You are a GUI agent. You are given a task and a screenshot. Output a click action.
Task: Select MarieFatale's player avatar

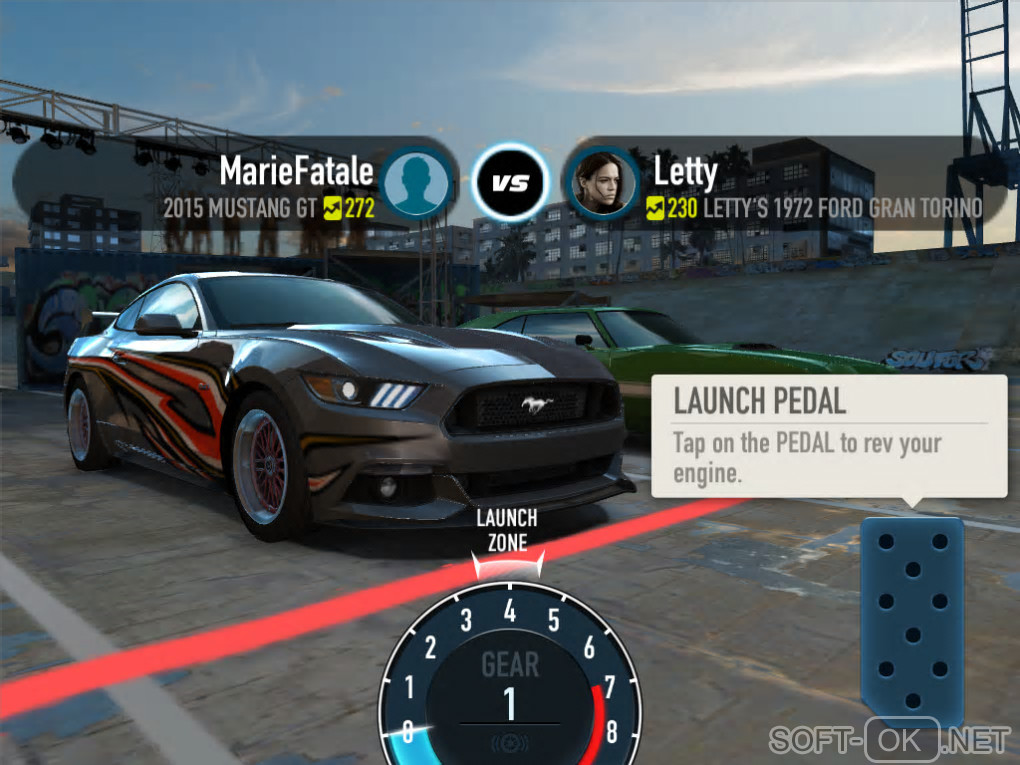click(416, 182)
